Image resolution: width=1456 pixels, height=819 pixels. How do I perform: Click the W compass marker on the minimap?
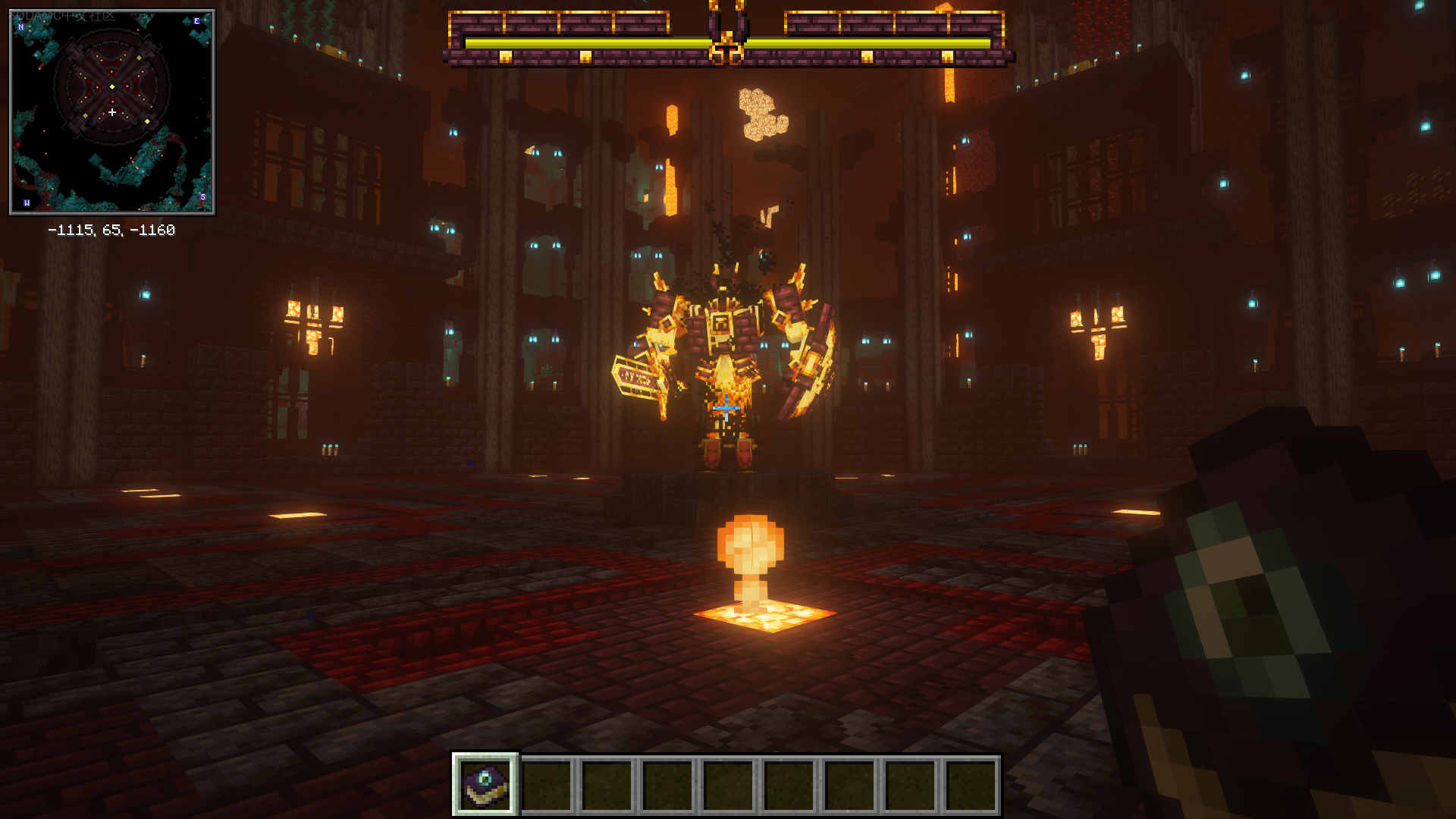point(27,203)
